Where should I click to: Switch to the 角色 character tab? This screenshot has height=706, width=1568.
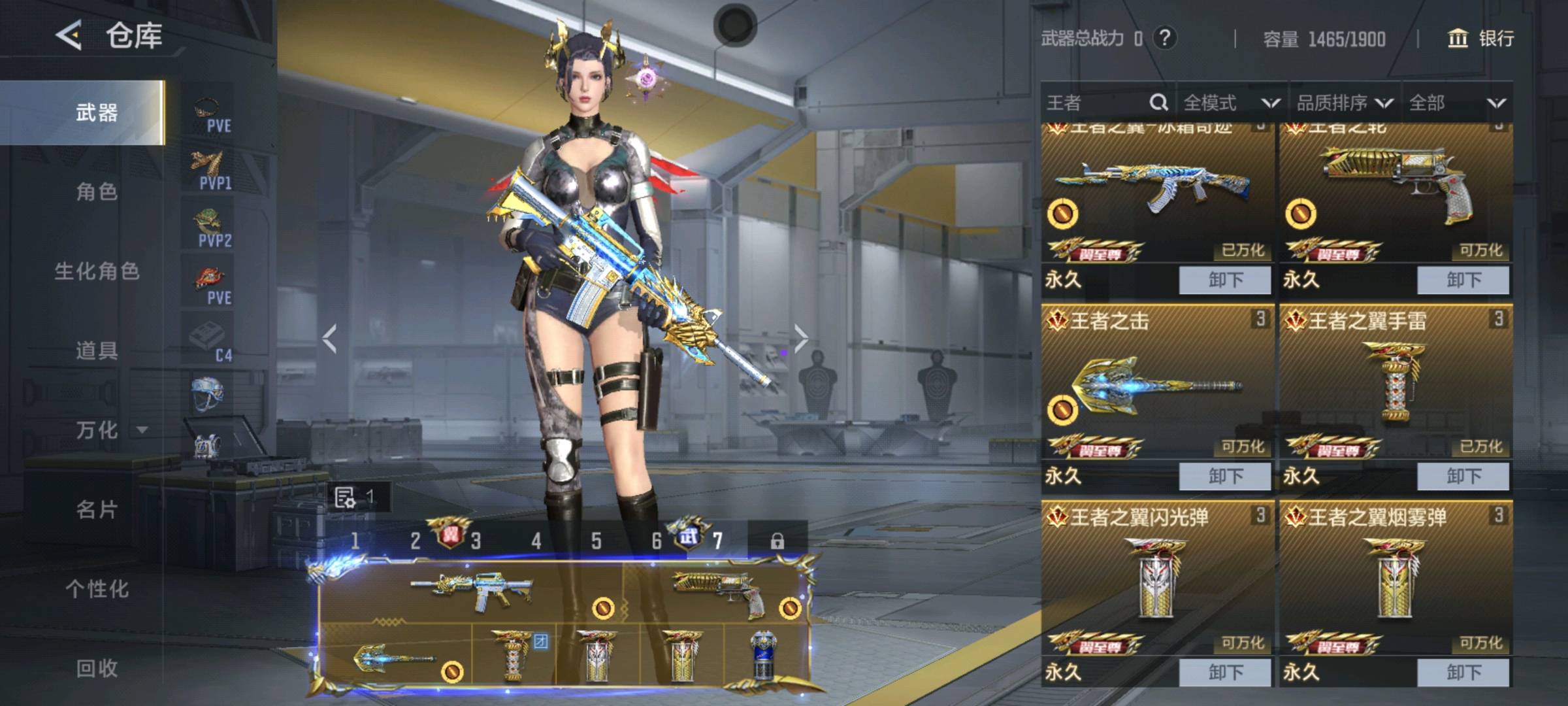tap(97, 192)
